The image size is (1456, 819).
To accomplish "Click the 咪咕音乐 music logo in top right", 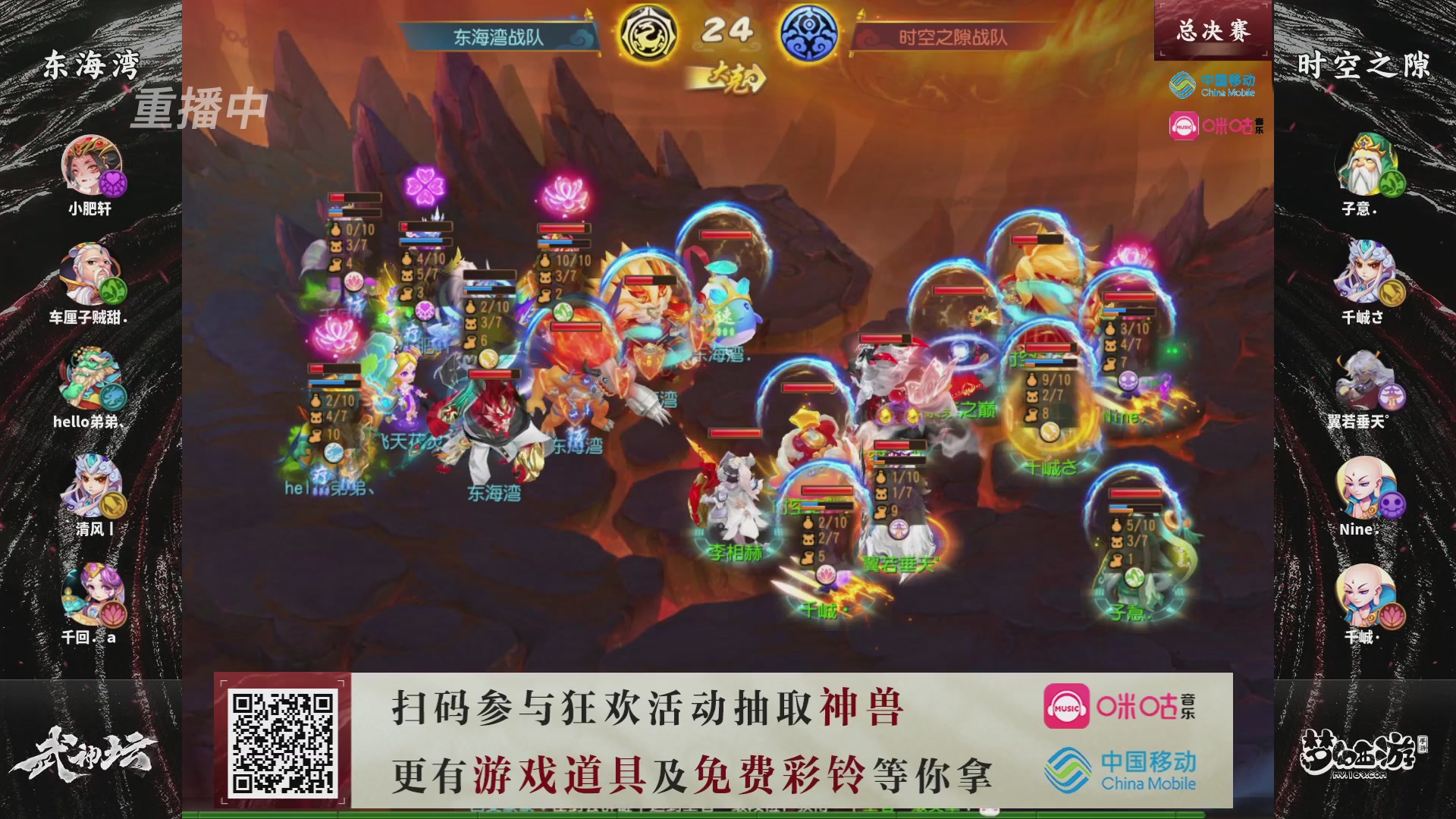I will click(1213, 125).
